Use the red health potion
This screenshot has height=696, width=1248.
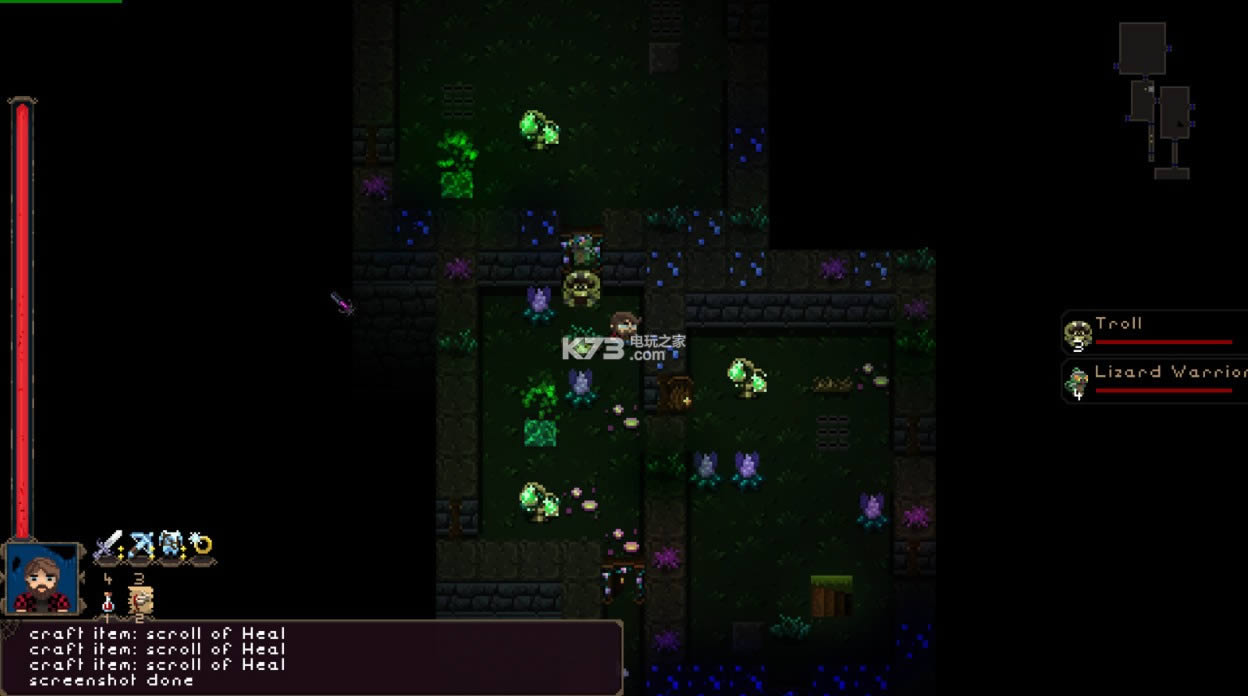tap(108, 602)
